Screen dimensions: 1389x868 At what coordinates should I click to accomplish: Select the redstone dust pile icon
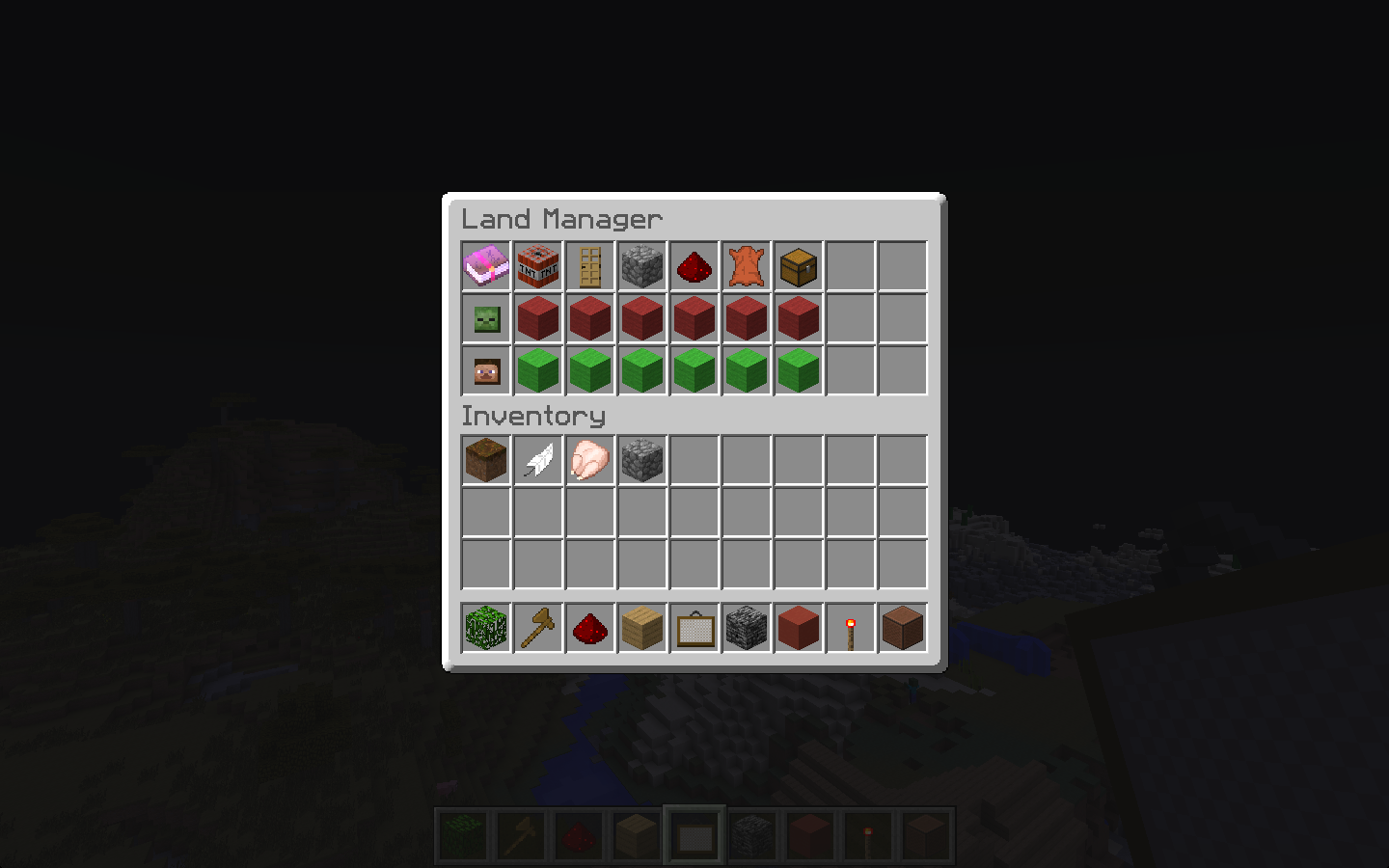pyautogui.click(x=694, y=265)
